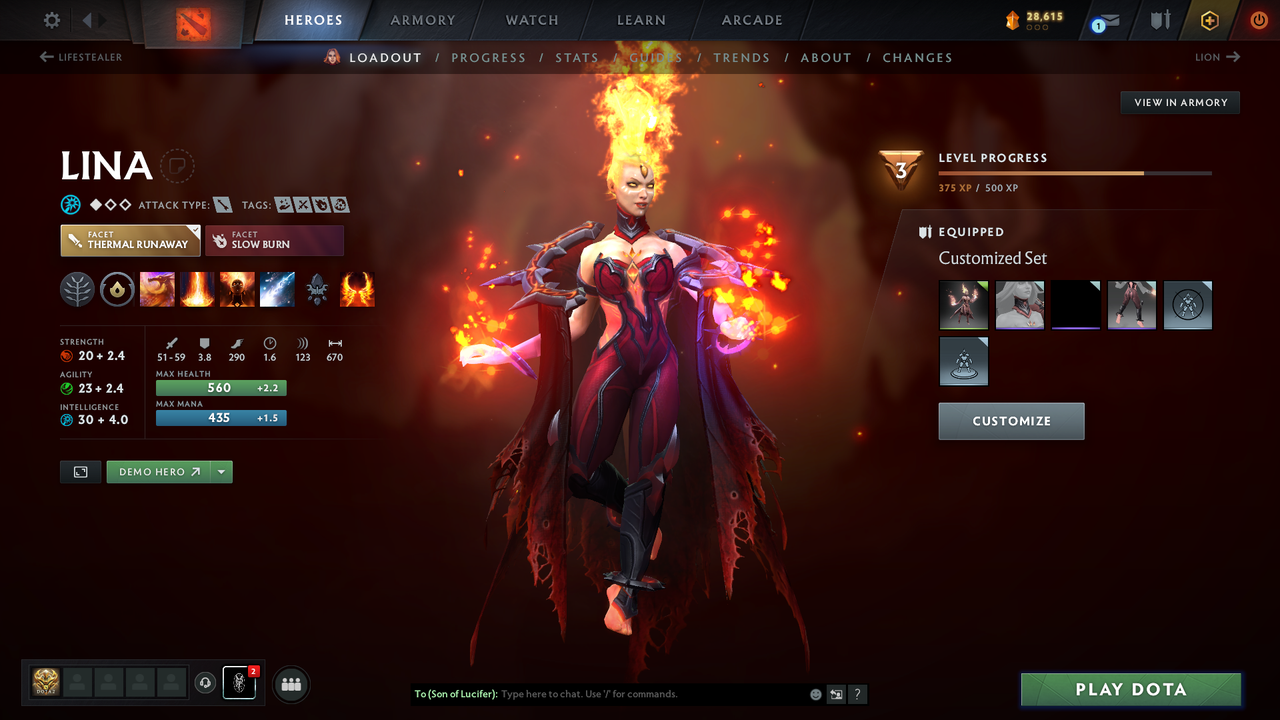Open the friends list people icon
The height and width of the screenshot is (720, 1280).
click(289, 684)
